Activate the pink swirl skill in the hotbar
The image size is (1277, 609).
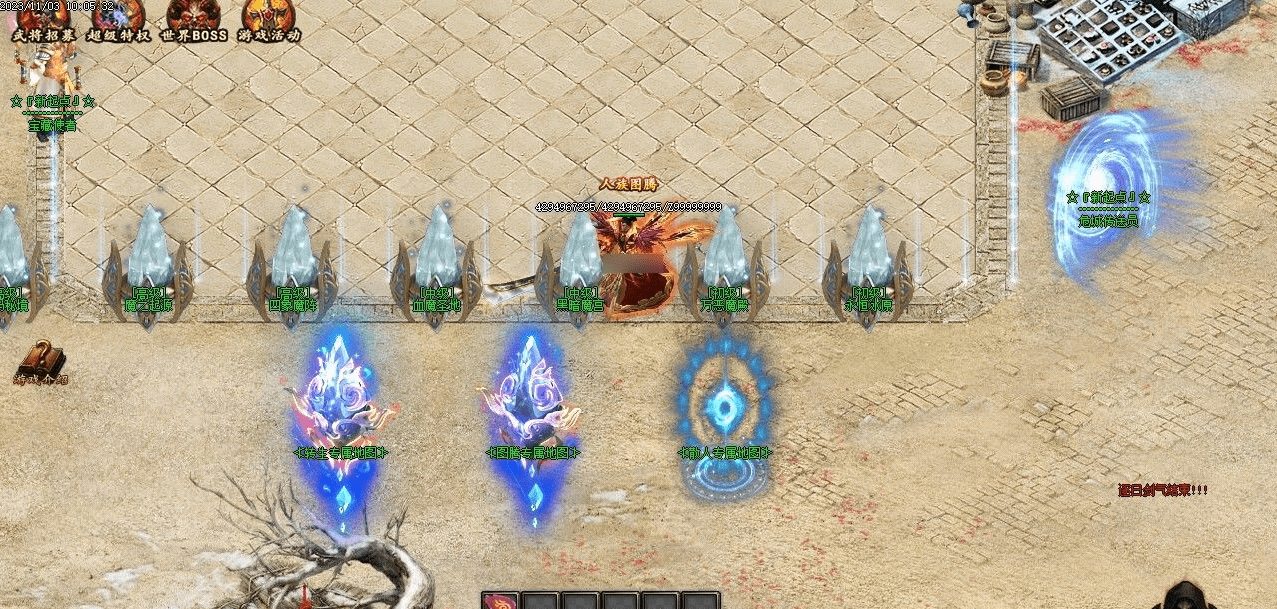coord(500,601)
